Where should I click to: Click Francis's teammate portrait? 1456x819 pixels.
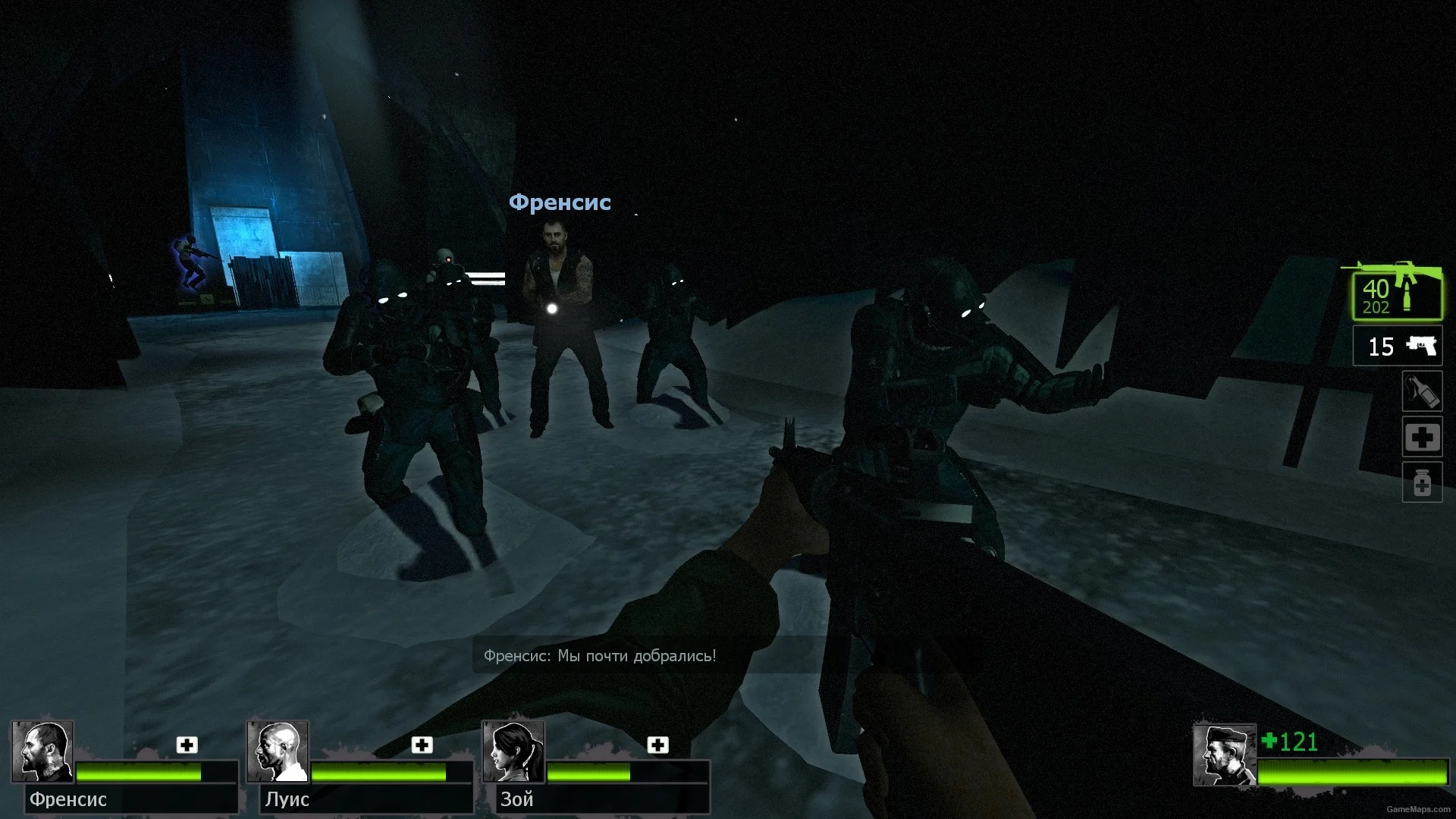(x=42, y=751)
